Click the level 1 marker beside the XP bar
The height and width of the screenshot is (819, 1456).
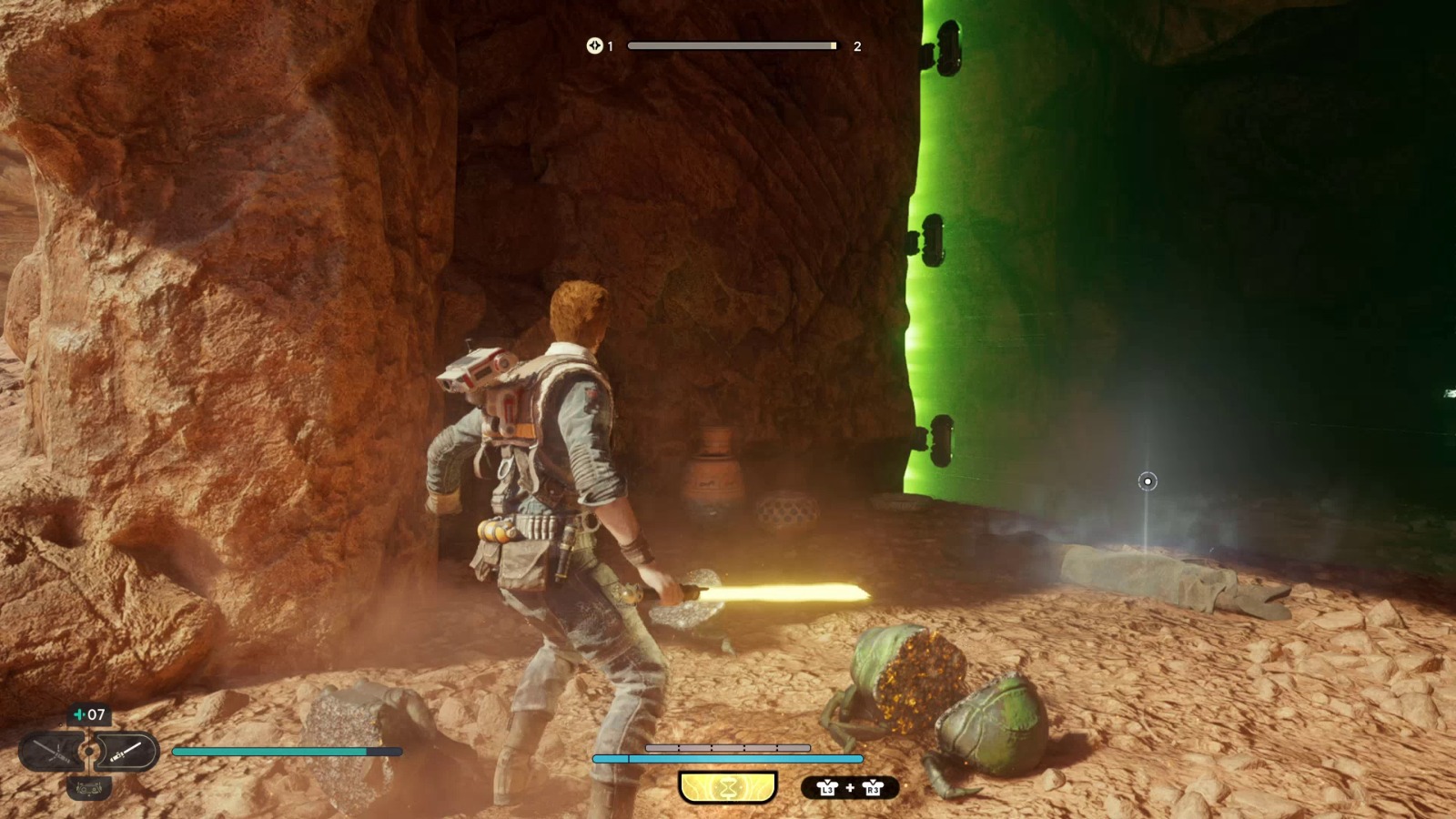(610, 45)
